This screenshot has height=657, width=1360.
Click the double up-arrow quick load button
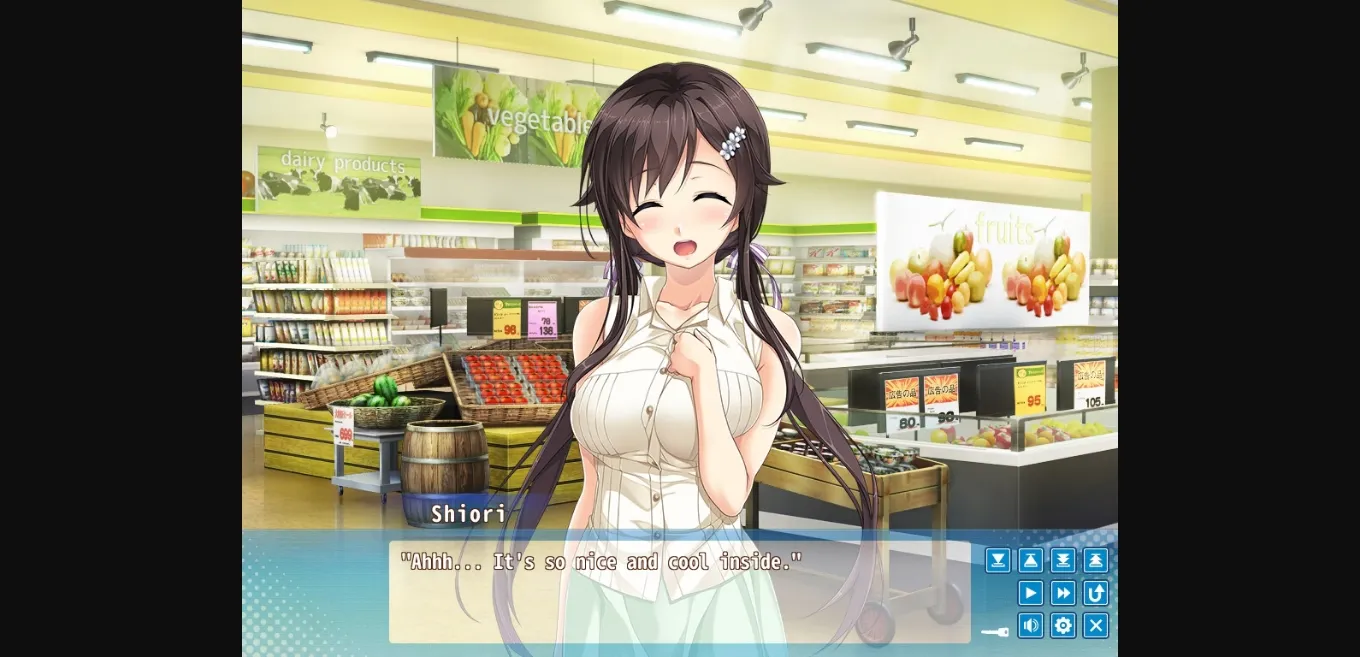tap(1095, 560)
